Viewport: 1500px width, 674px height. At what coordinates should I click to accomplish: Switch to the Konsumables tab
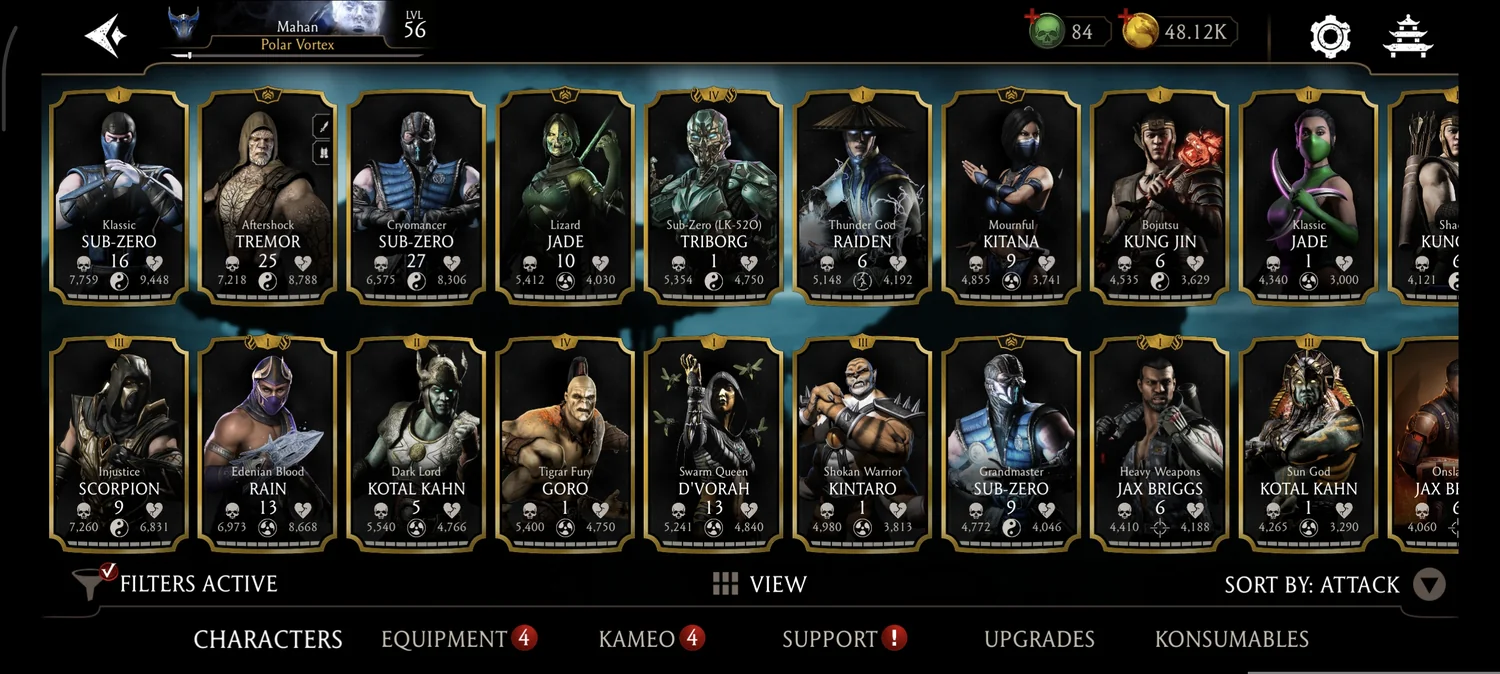[1231, 639]
